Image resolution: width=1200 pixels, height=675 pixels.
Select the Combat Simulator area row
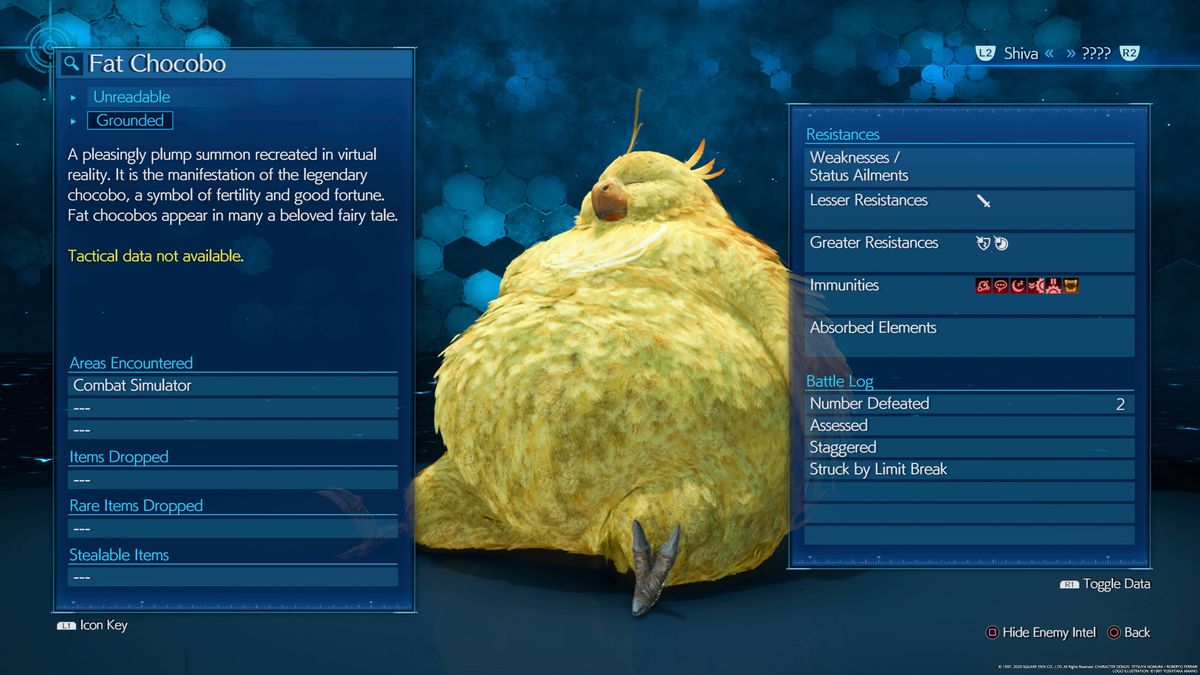coord(232,385)
